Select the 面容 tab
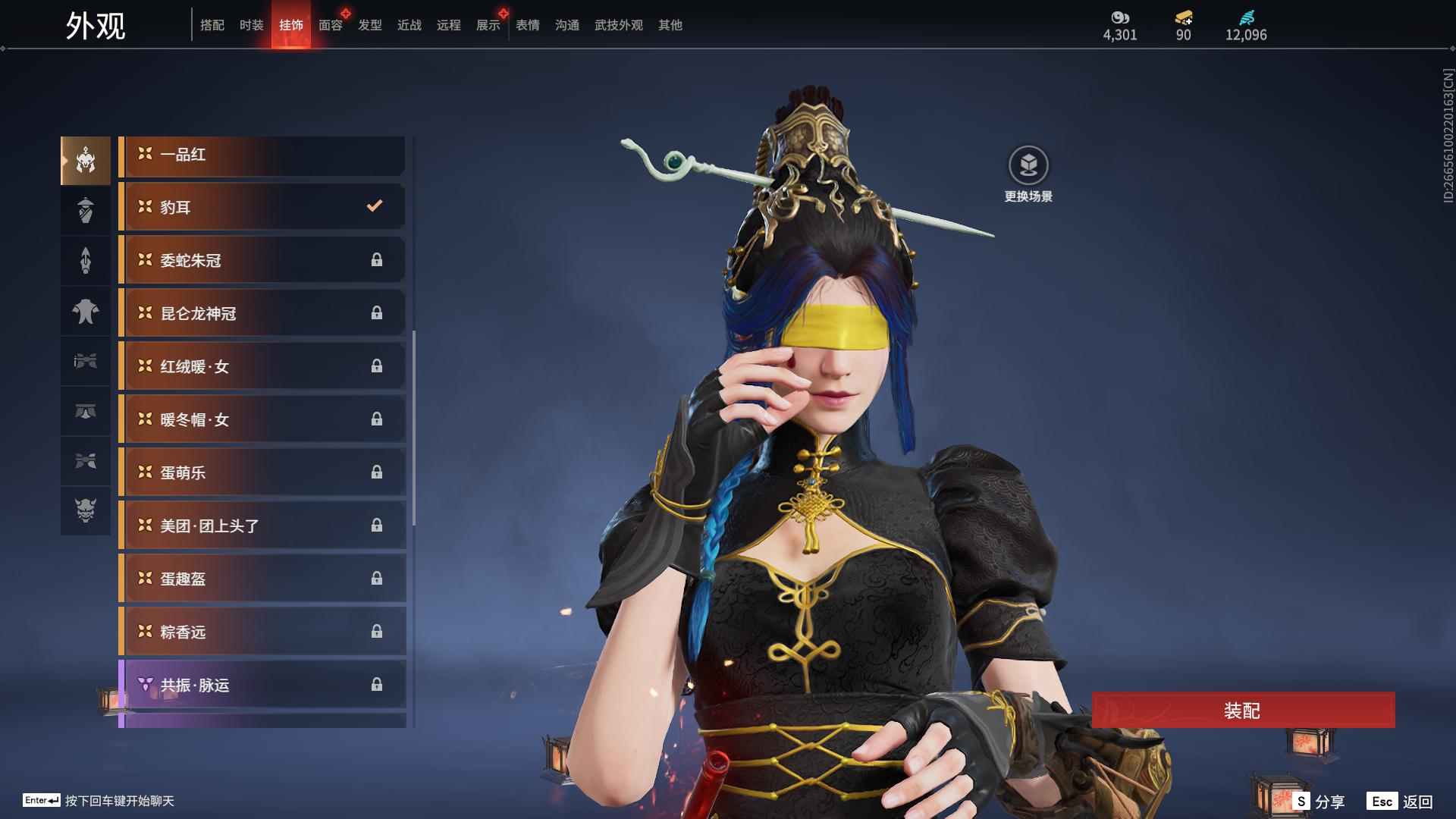The width and height of the screenshot is (1456, 819). [330, 25]
